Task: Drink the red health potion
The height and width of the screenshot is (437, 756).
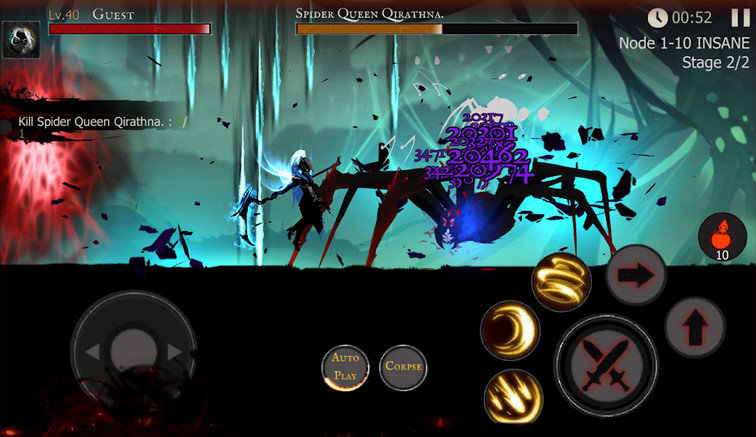Action: (722, 238)
